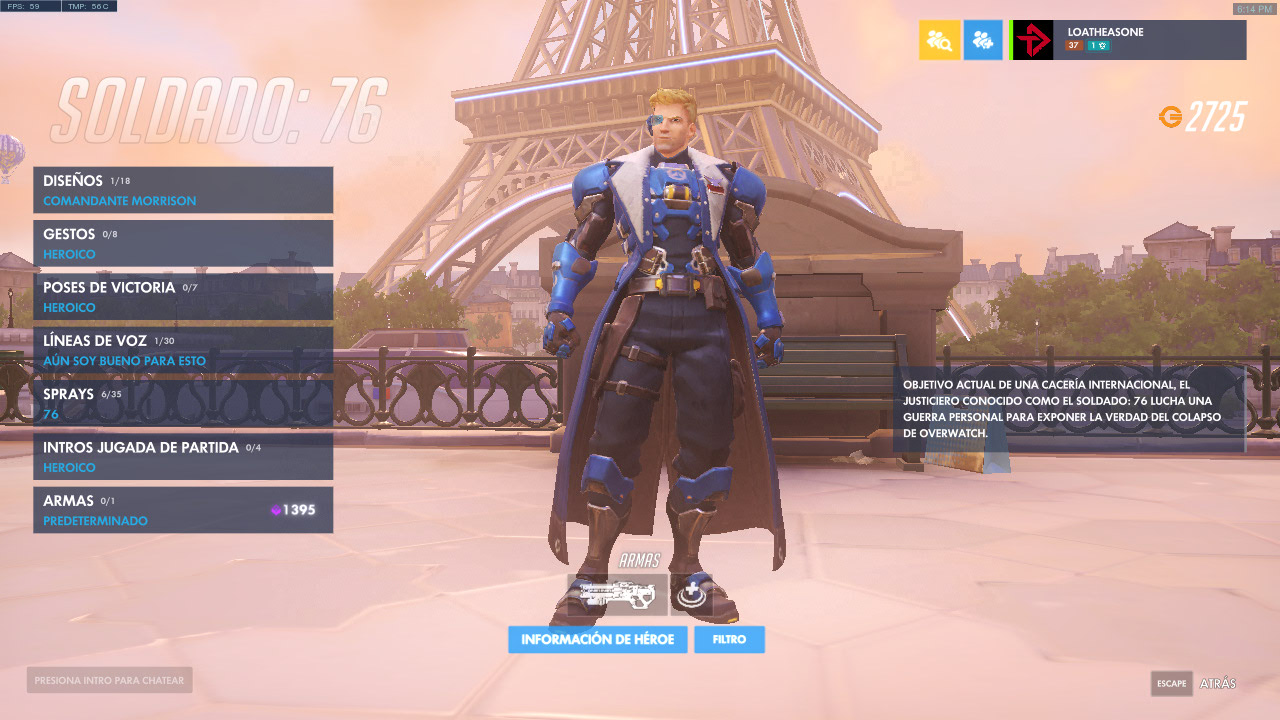
Task: Open the ARMAS category panel
Action: (183, 510)
